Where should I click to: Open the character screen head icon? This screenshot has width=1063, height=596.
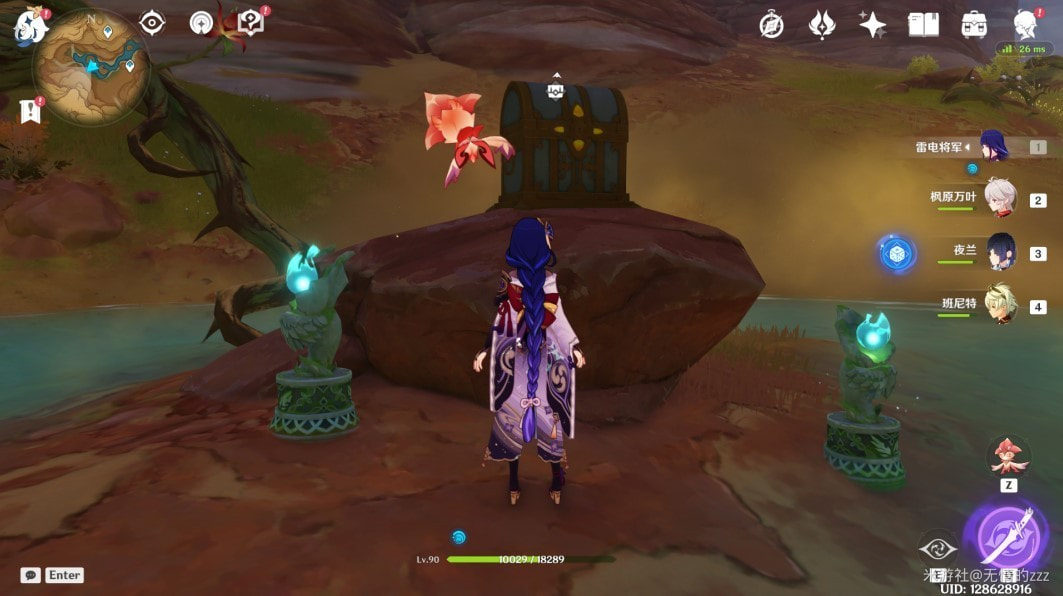click(x=1026, y=25)
